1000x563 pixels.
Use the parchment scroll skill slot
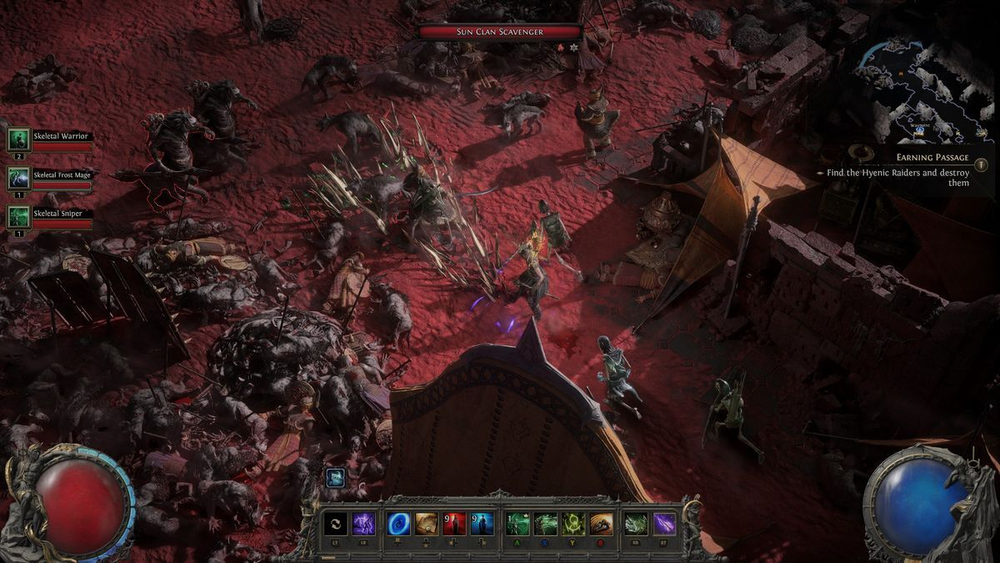point(427,523)
